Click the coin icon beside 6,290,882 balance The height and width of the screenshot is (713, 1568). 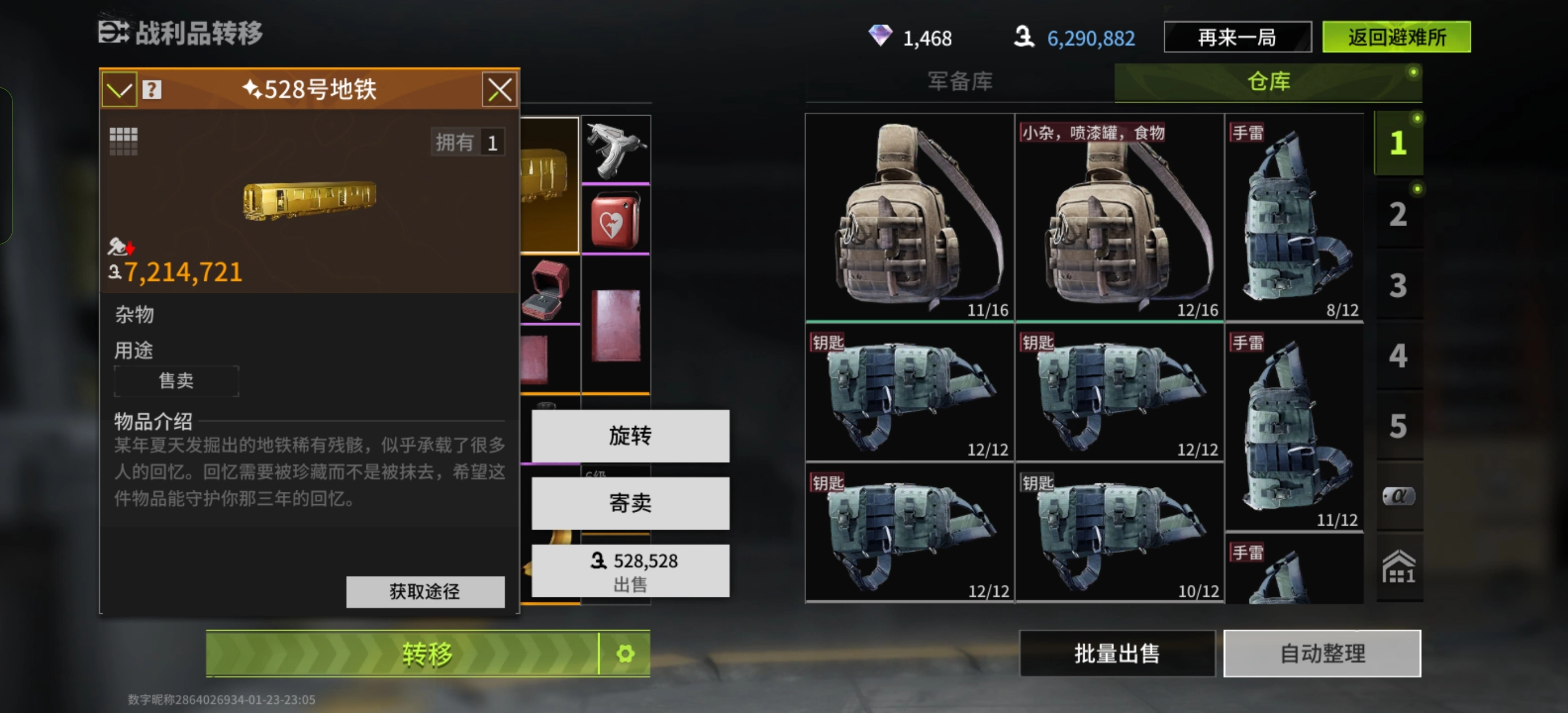(x=1025, y=38)
